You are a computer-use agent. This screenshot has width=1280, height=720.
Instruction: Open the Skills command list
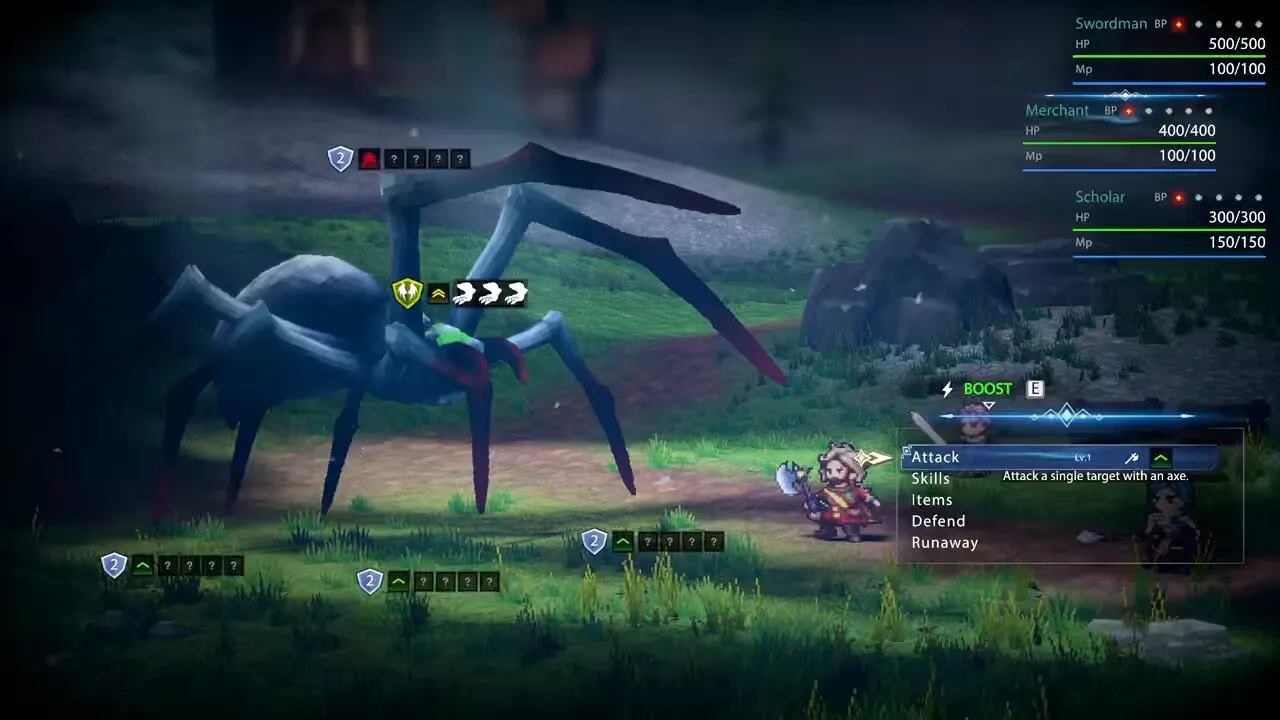[931, 479]
